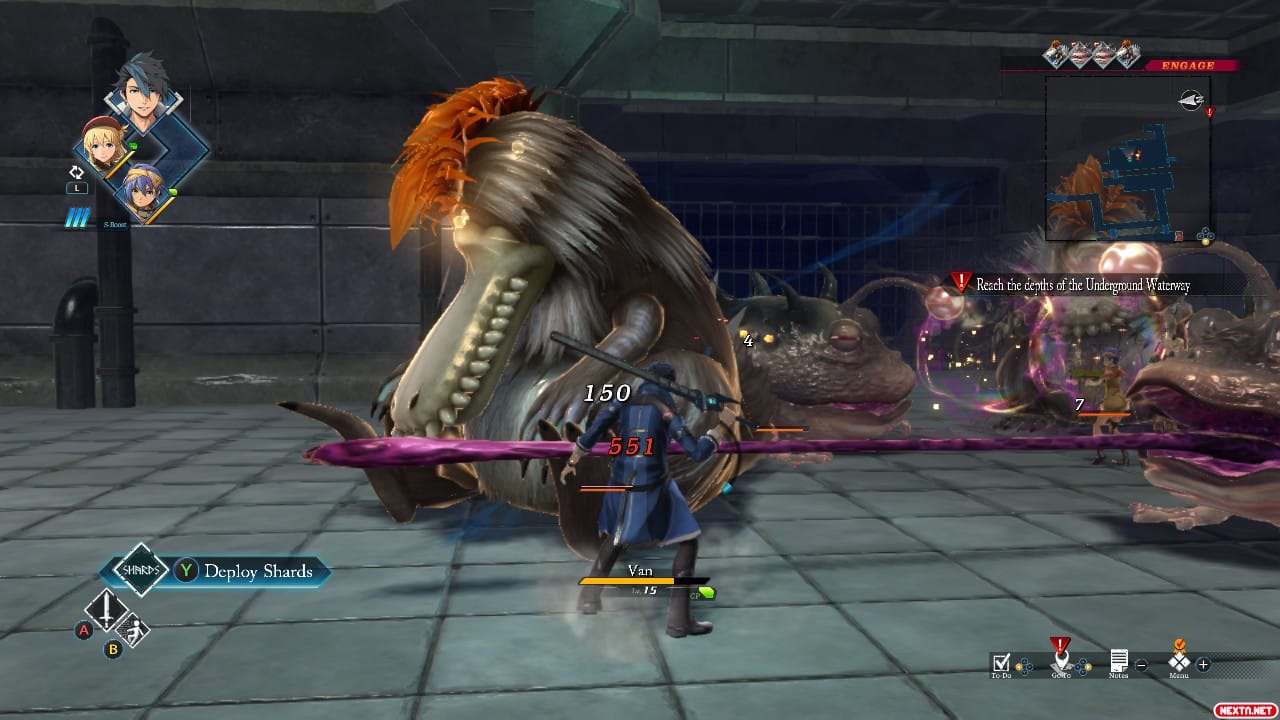Open the d-pad shortcut overlay near Go To
This screenshot has width=1280, height=720.
pos(1083,666)
